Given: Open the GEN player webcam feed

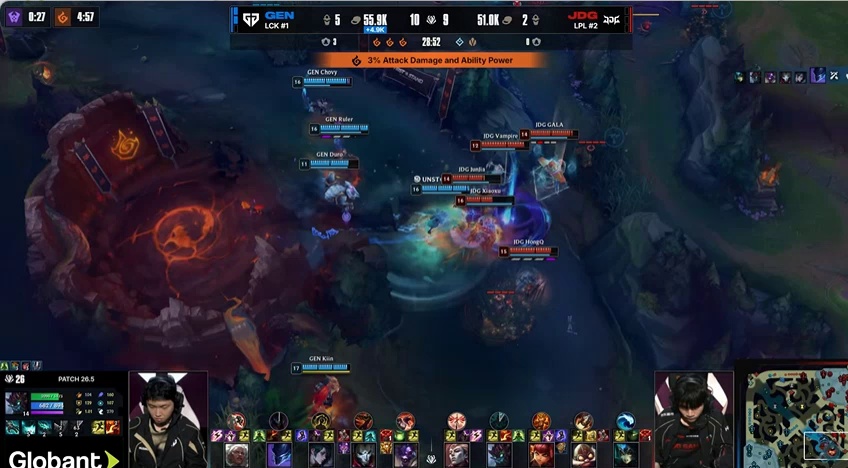Looking at the screenshot, I should tap(167, 420).
